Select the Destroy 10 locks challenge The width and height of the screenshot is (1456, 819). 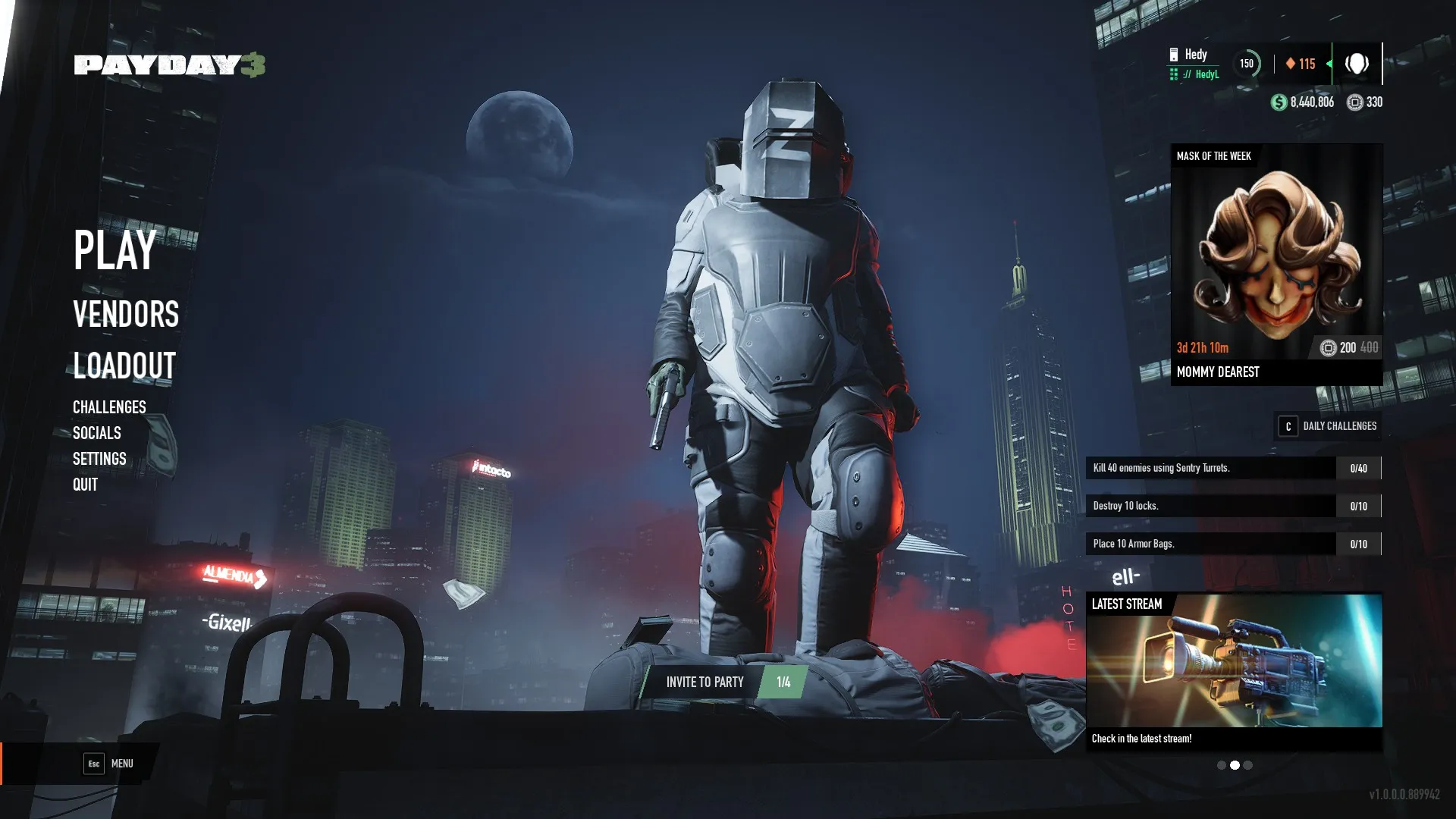click(1233, 506)
